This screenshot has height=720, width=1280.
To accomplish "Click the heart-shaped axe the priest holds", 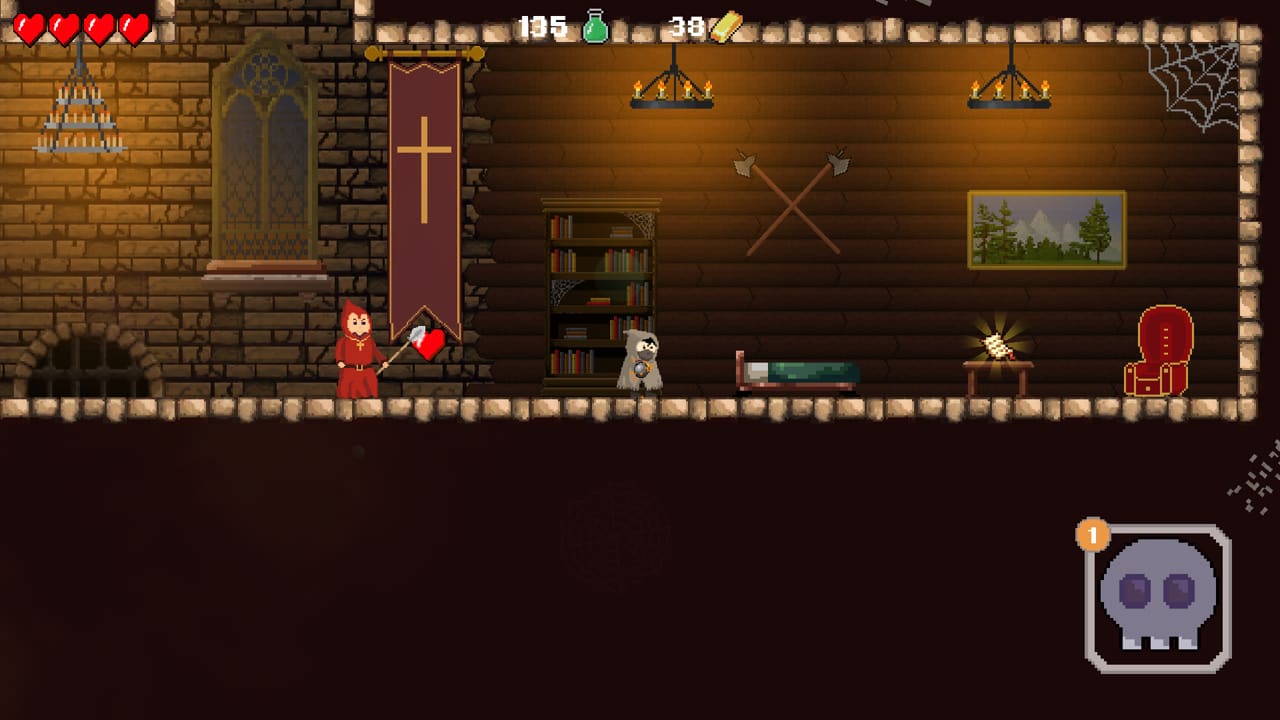I will (x=428, y=343).
